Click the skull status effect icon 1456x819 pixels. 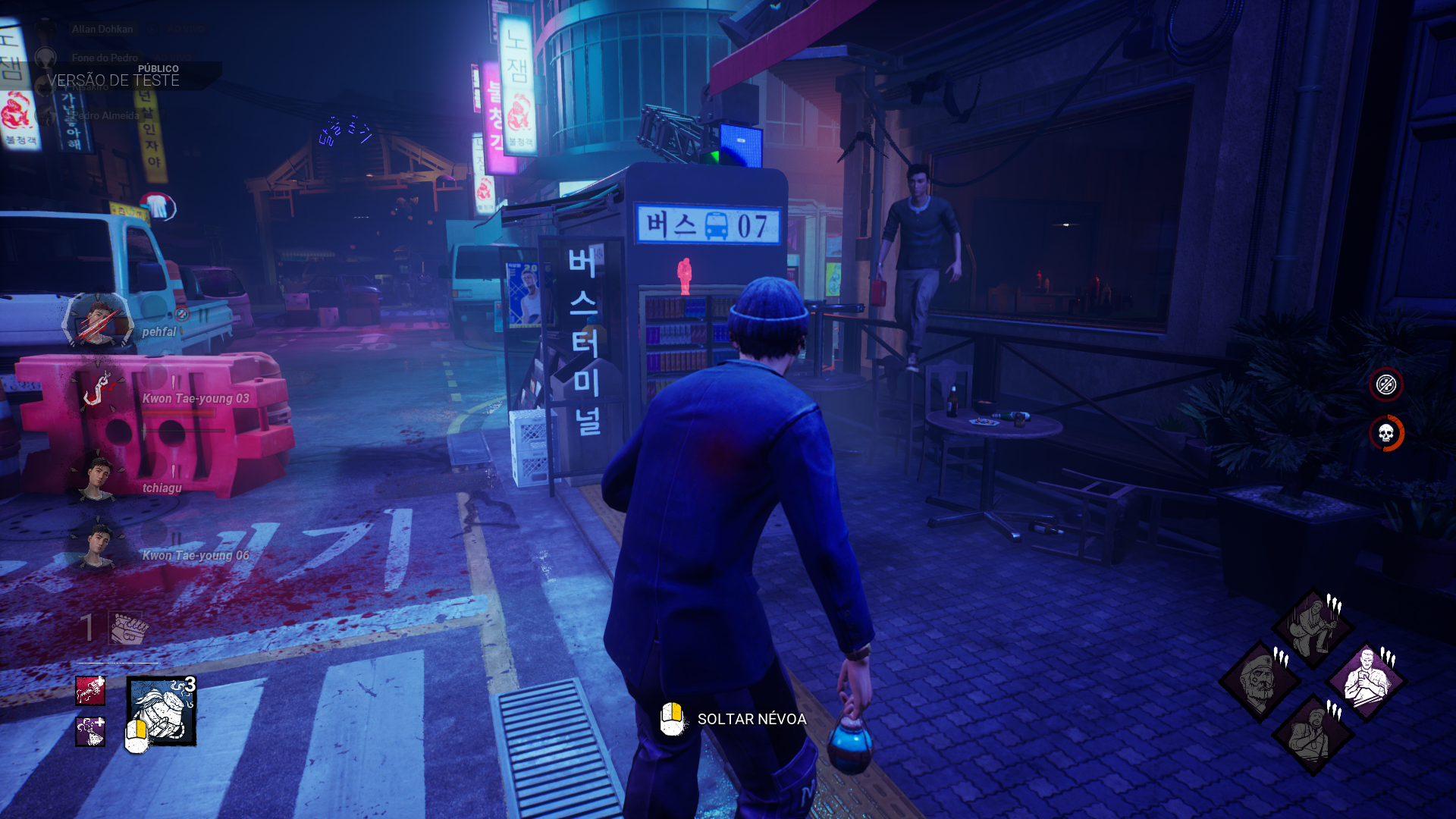tap(1386, 434)
